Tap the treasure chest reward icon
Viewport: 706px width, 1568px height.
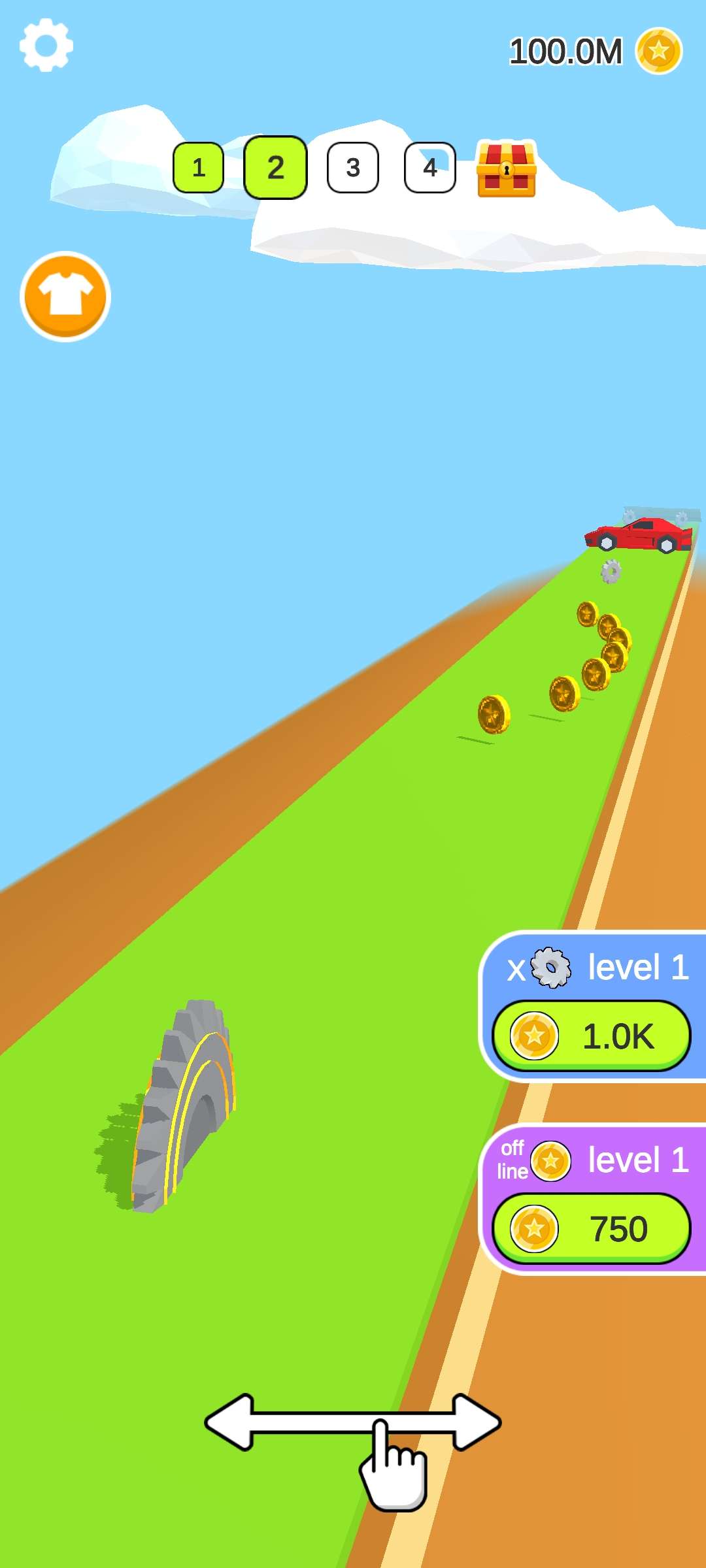coord(507,169)
